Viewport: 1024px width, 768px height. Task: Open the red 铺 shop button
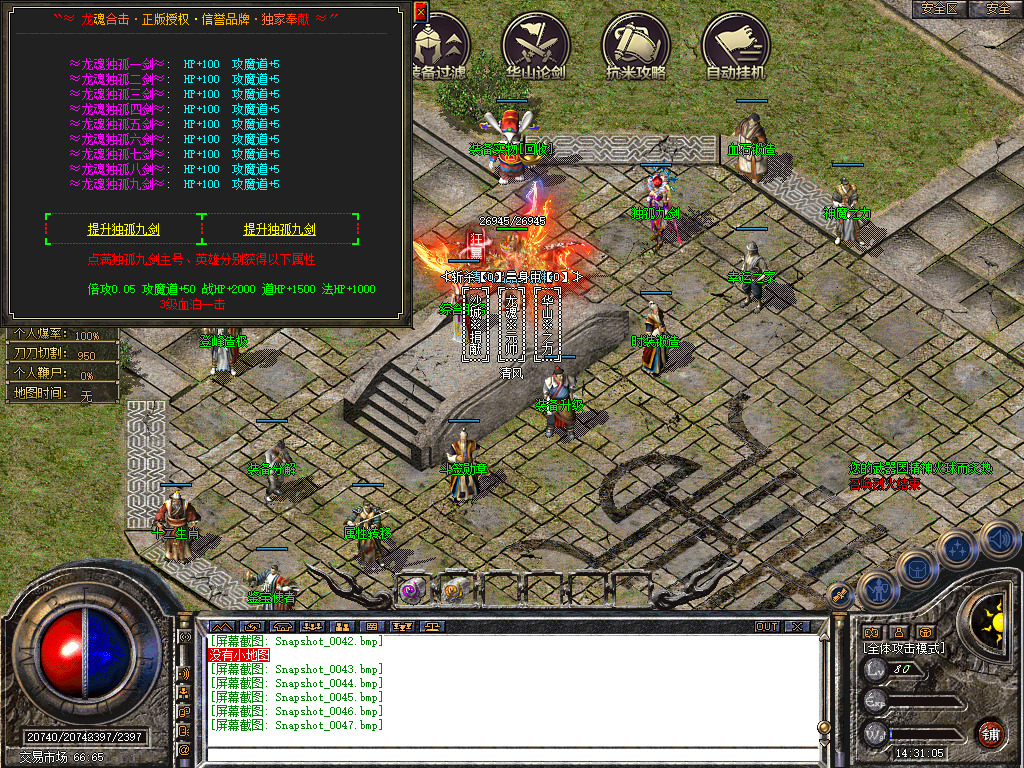pyautogui.click(x=989, y=734)
